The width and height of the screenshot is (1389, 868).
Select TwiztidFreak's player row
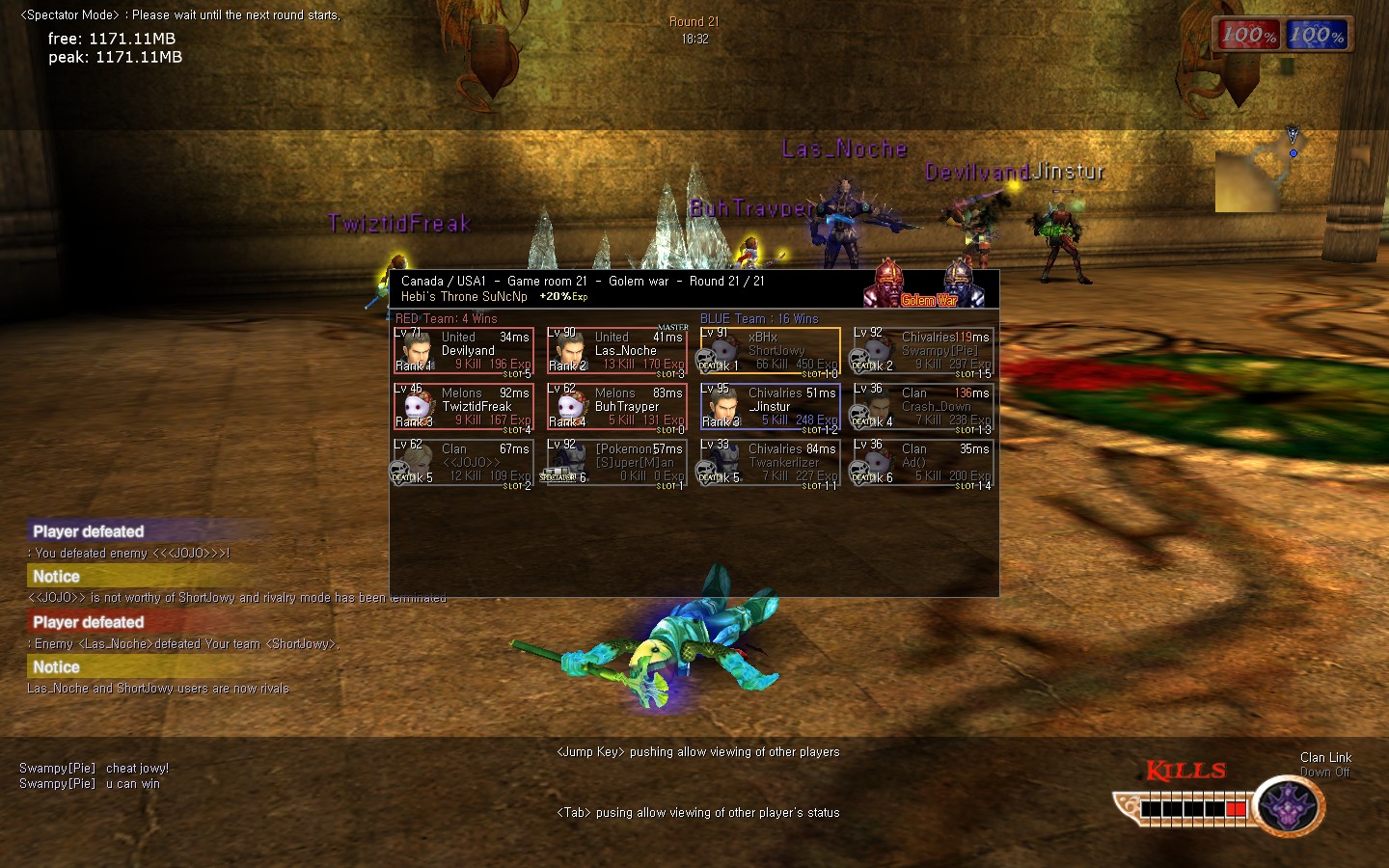coord(463,407)
